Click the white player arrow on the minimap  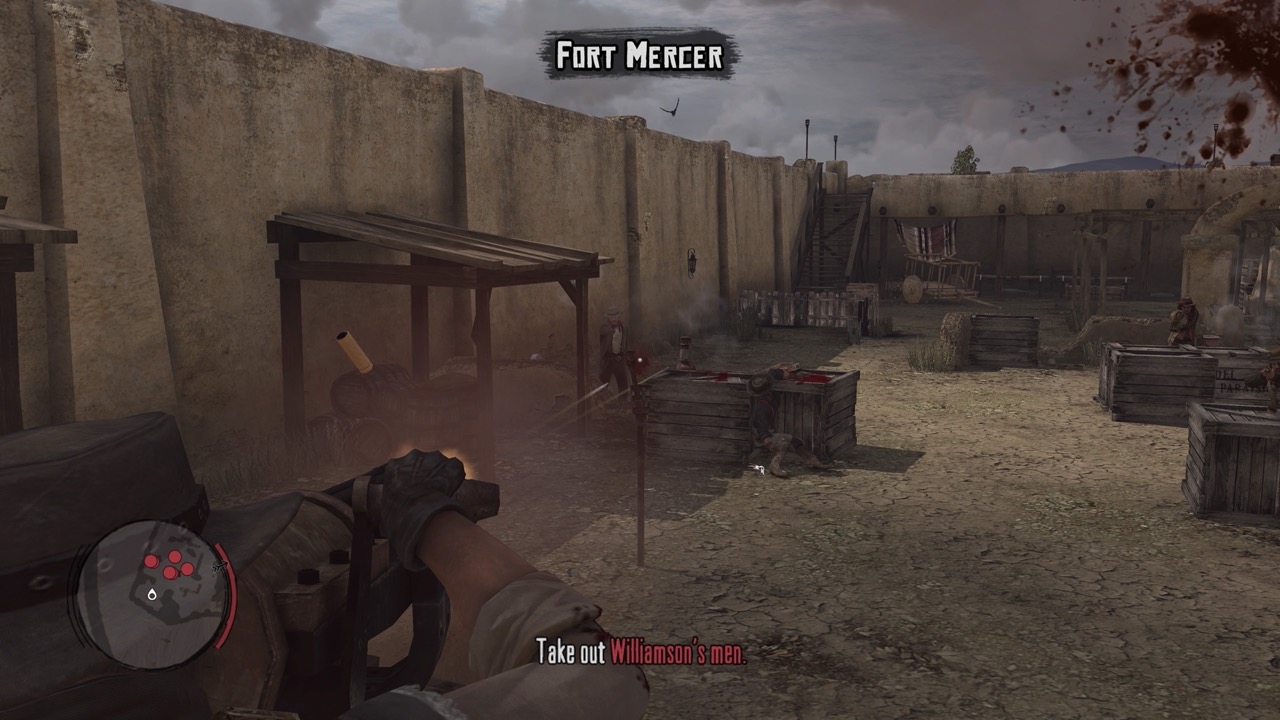[x=218, y=566]
